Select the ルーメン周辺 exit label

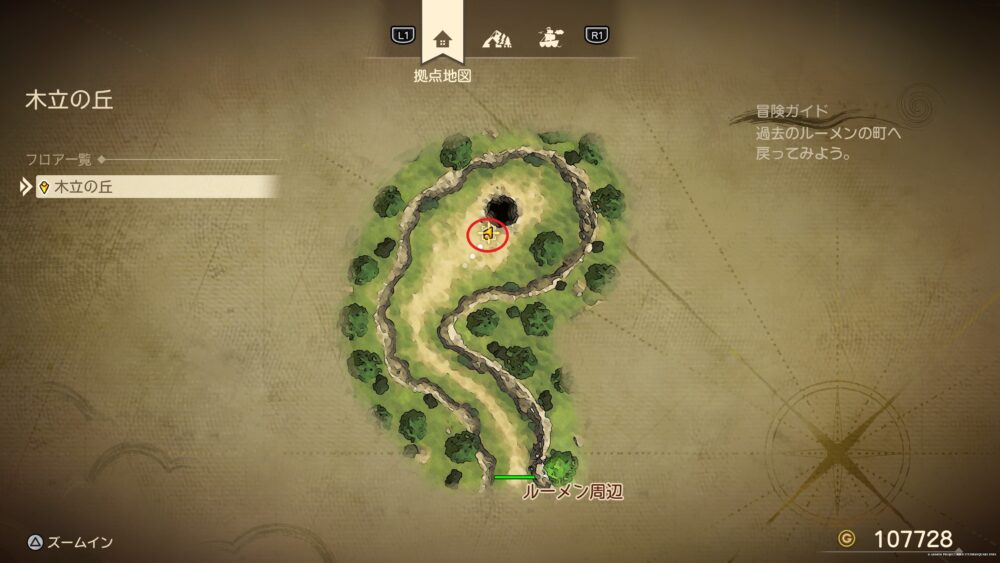tap(573, 492)
